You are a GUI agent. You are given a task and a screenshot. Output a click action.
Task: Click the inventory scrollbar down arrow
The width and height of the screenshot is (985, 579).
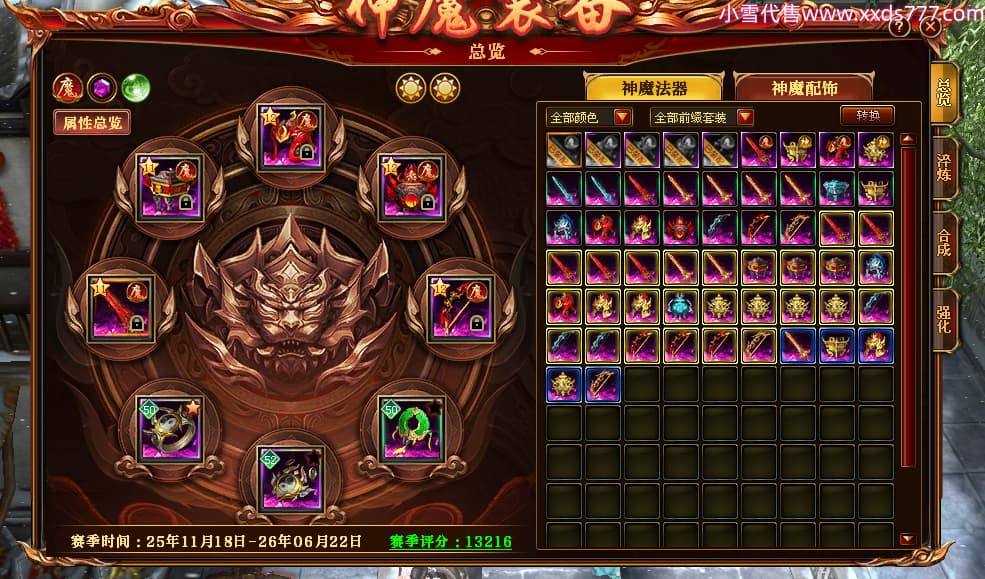[x=907, y=539]
